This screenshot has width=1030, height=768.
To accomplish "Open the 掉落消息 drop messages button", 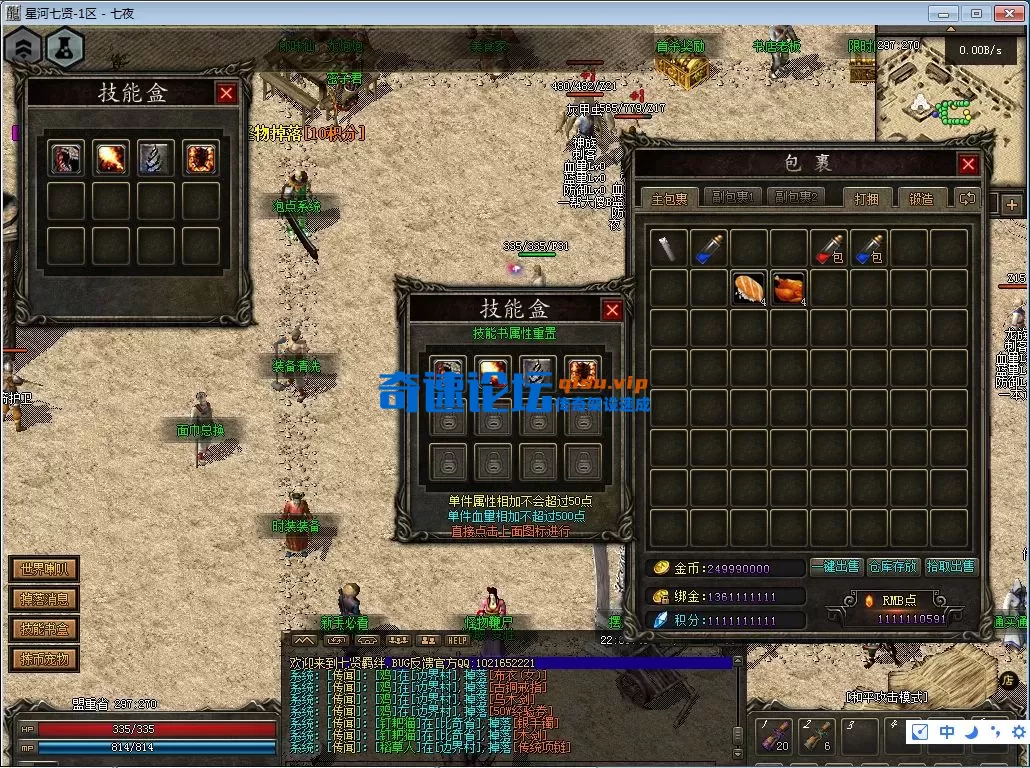I will 44,600.
